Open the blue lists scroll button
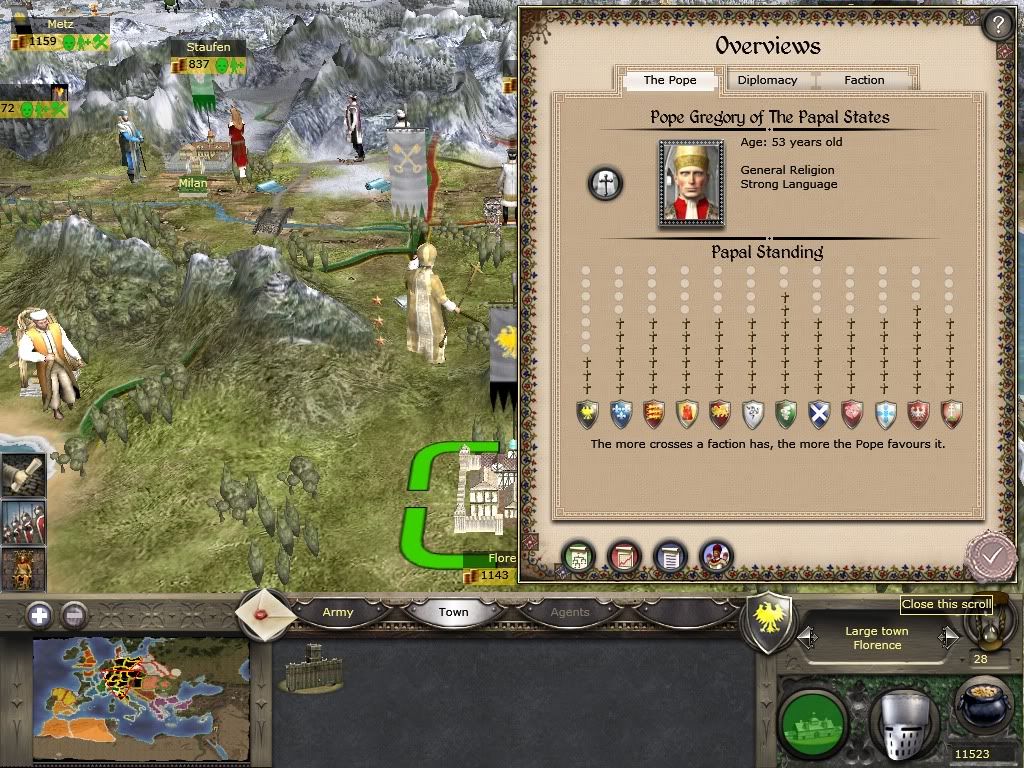The width and height of the screenshot is (1024, 768). [x=670, y=557]
